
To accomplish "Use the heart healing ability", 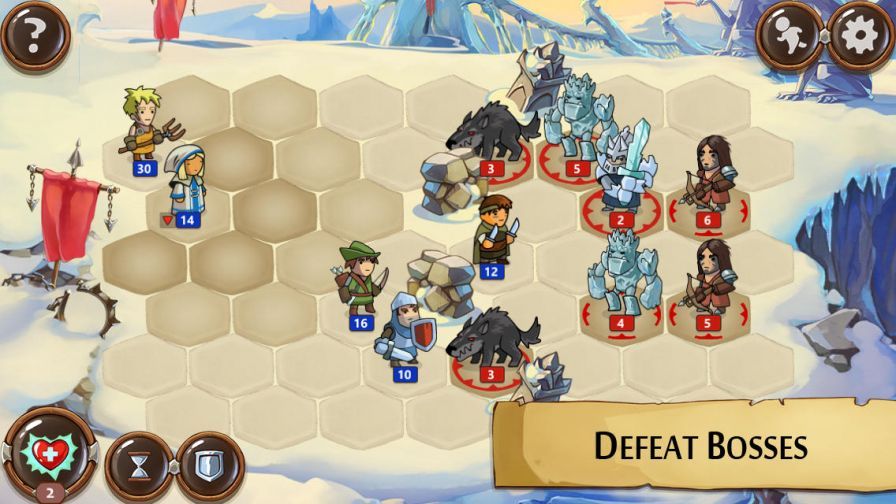I will coord(42,453).
